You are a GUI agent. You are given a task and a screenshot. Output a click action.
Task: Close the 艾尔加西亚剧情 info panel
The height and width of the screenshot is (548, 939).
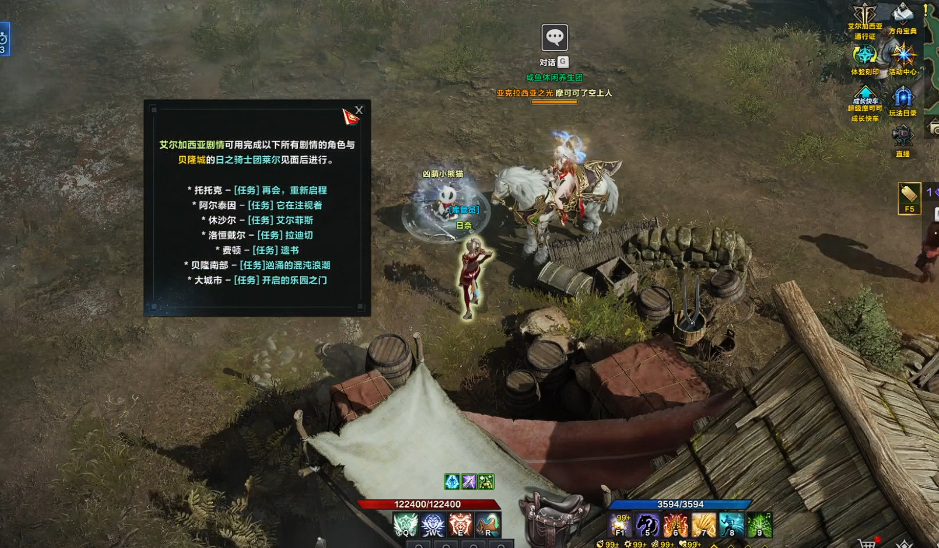click(x=359, y=111)
